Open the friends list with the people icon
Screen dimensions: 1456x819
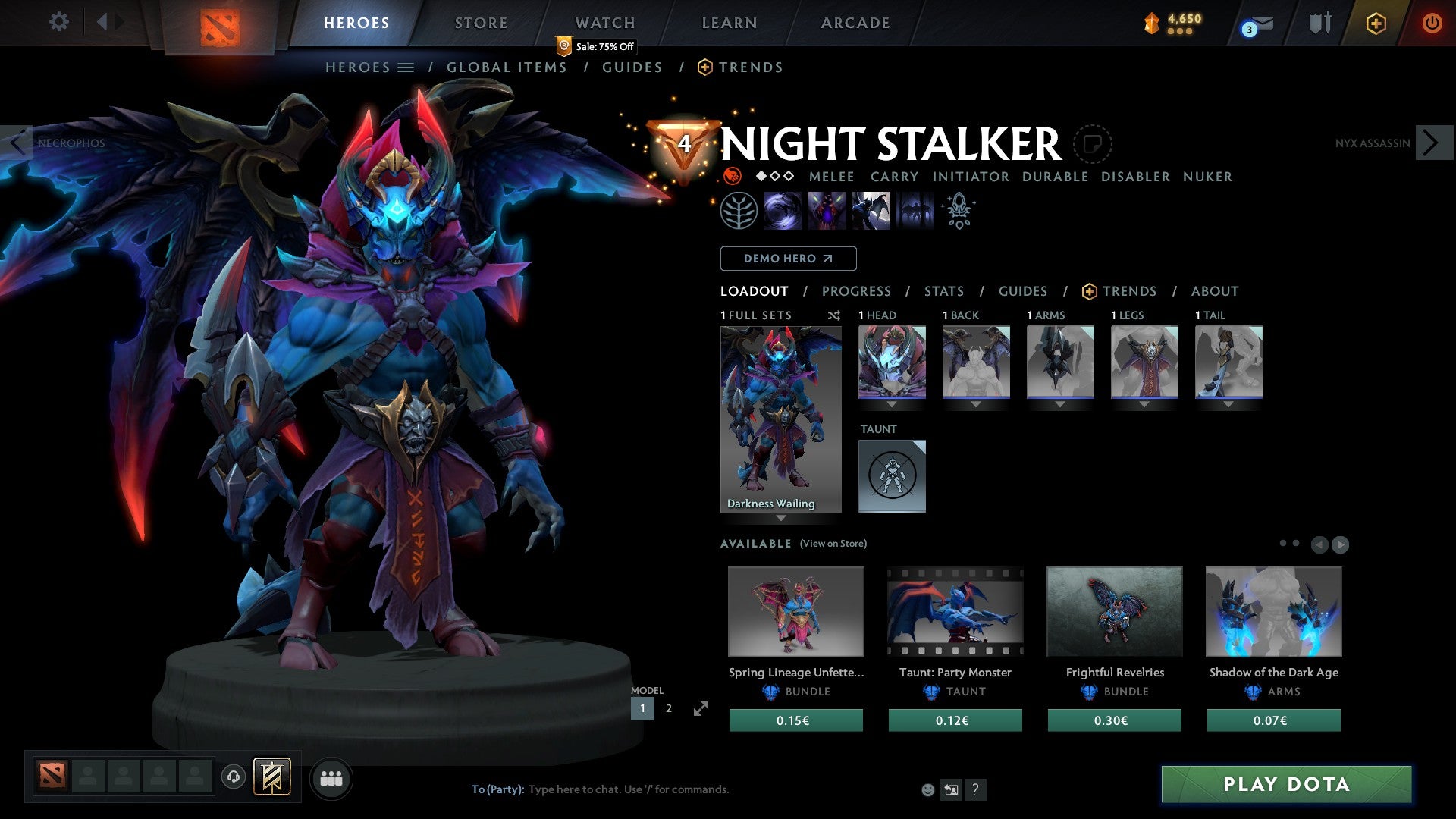[x=331, y=778]
